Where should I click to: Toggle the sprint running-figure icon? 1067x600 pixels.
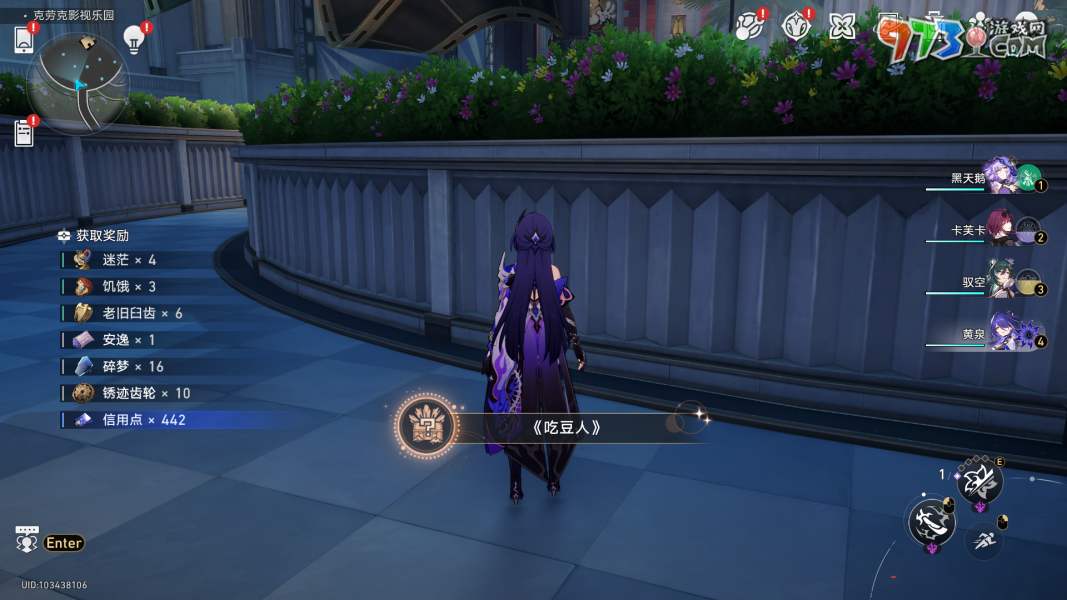(x=983, y=541)
